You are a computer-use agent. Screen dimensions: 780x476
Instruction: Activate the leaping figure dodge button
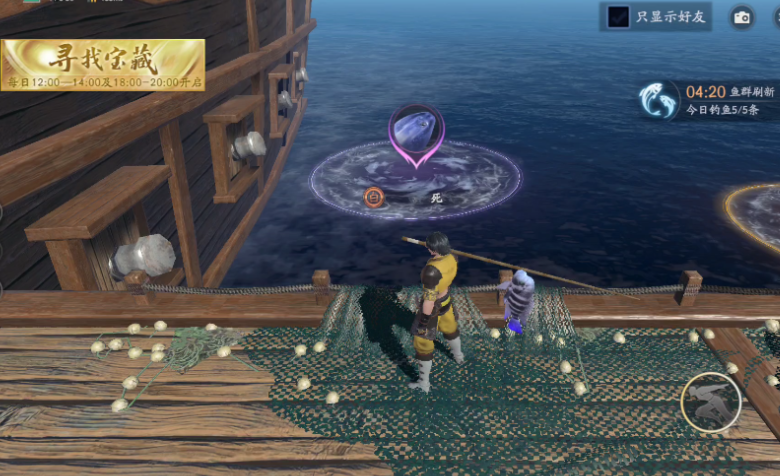click(x=710, y=402)
